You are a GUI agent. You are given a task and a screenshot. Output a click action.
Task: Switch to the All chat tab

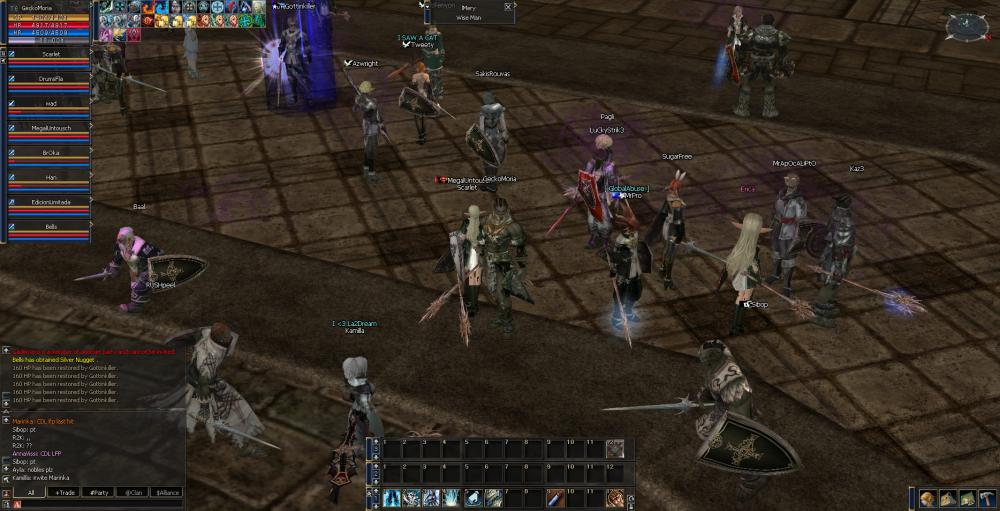(31, 492)
